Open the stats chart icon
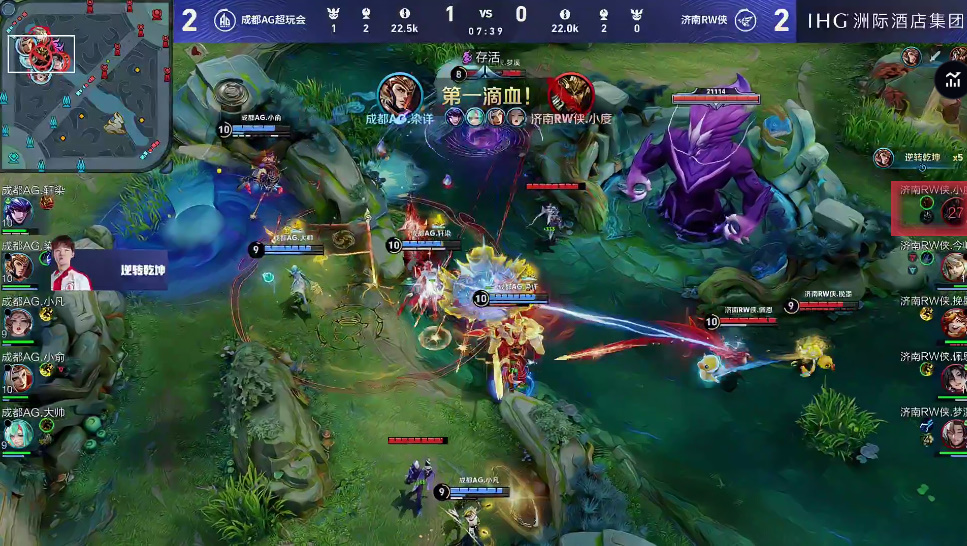Image resolution: width=967 pixels, height=546 pixels. 948,79
